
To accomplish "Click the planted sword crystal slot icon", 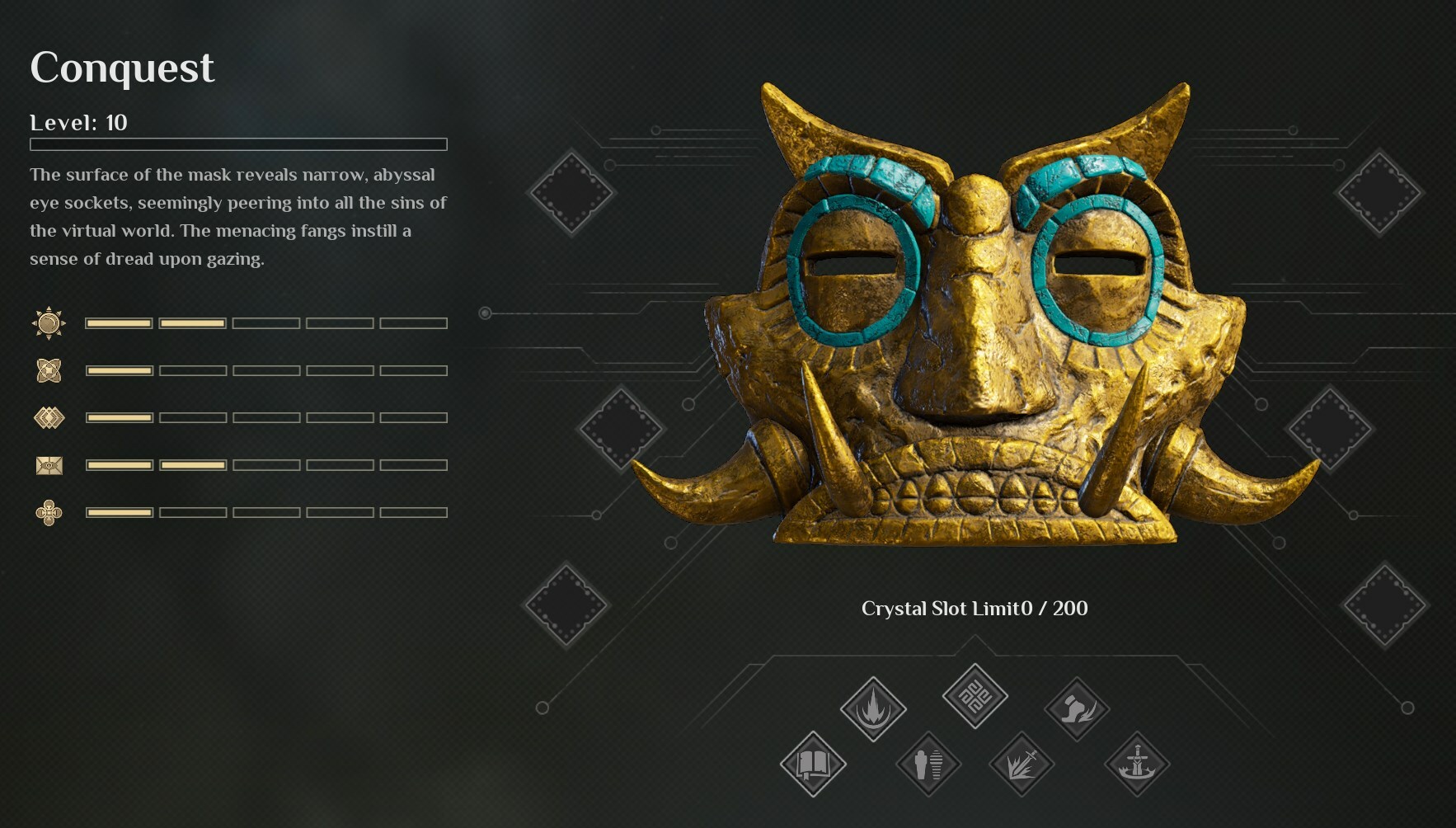I will (x=1139, y=764).
